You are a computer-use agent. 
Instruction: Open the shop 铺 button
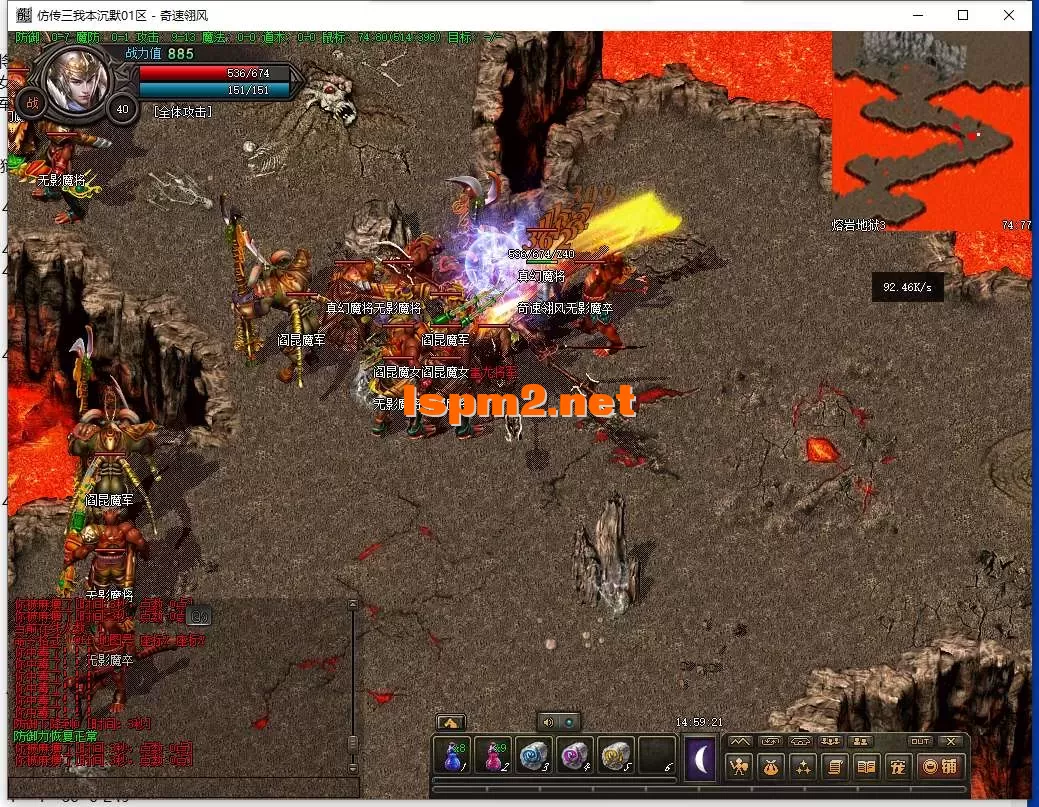[940, 767]
